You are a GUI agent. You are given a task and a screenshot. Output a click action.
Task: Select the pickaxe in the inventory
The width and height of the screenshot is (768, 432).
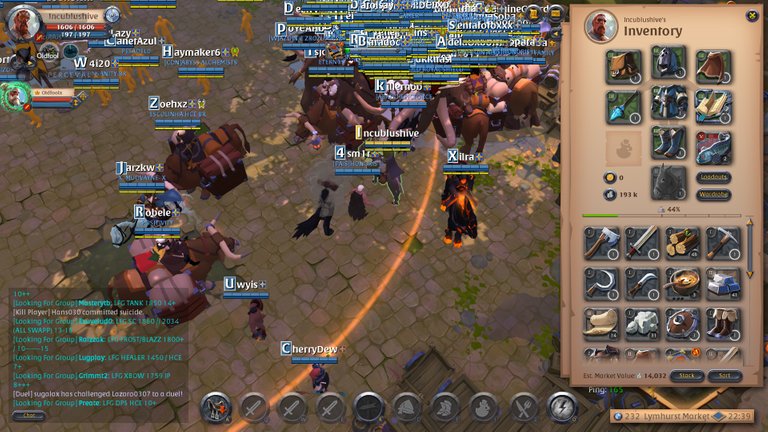point(723,242)
